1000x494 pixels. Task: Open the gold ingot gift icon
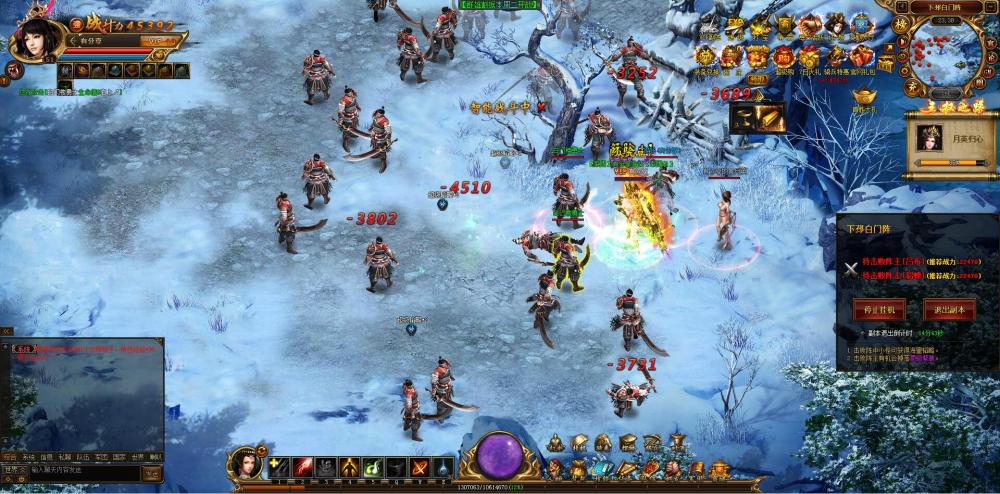pyautogui.click(x=863, y=95)
